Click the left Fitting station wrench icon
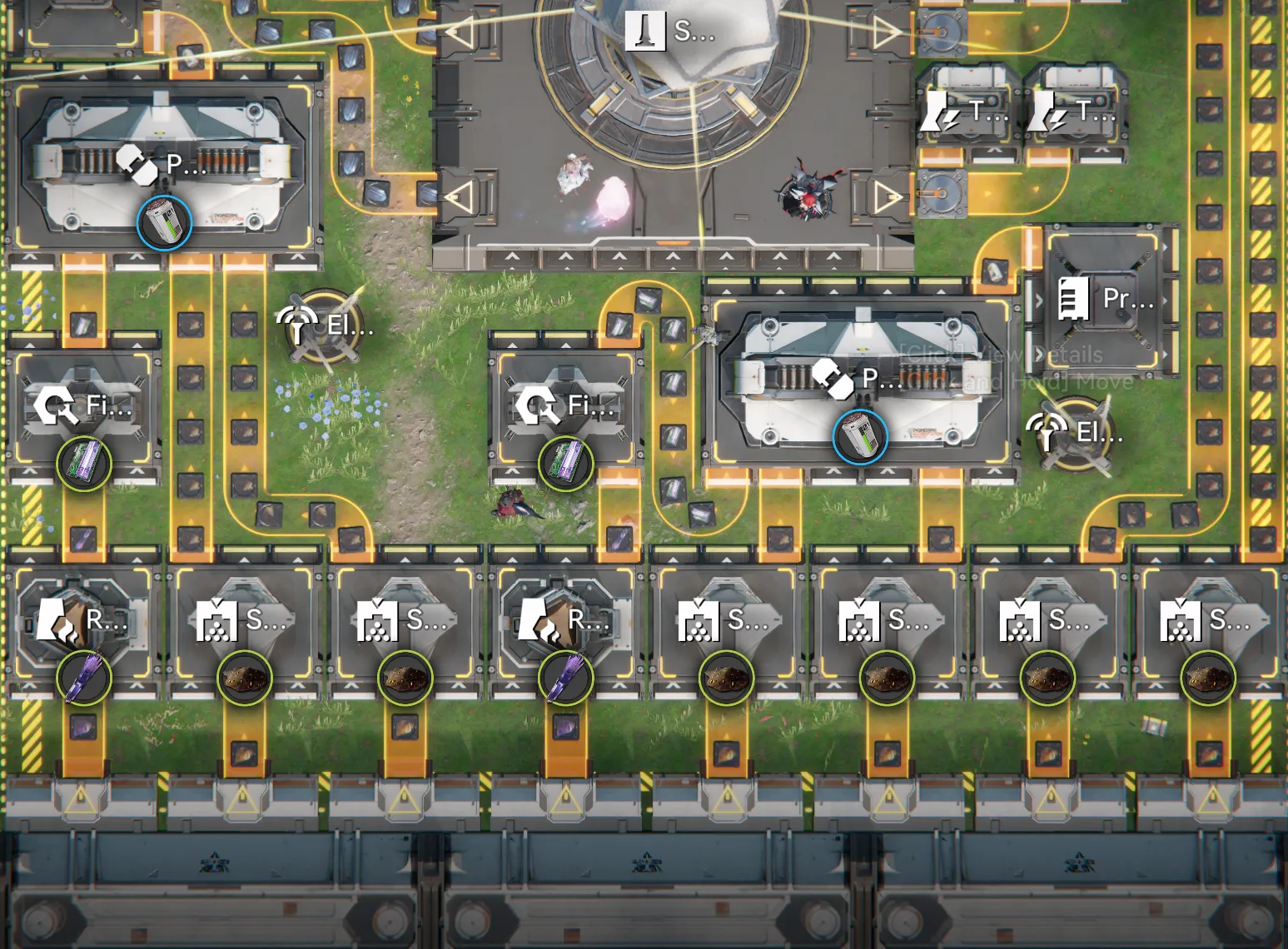Image resolution: width=1288 pixels, height=949 pixels. point(56,407)
